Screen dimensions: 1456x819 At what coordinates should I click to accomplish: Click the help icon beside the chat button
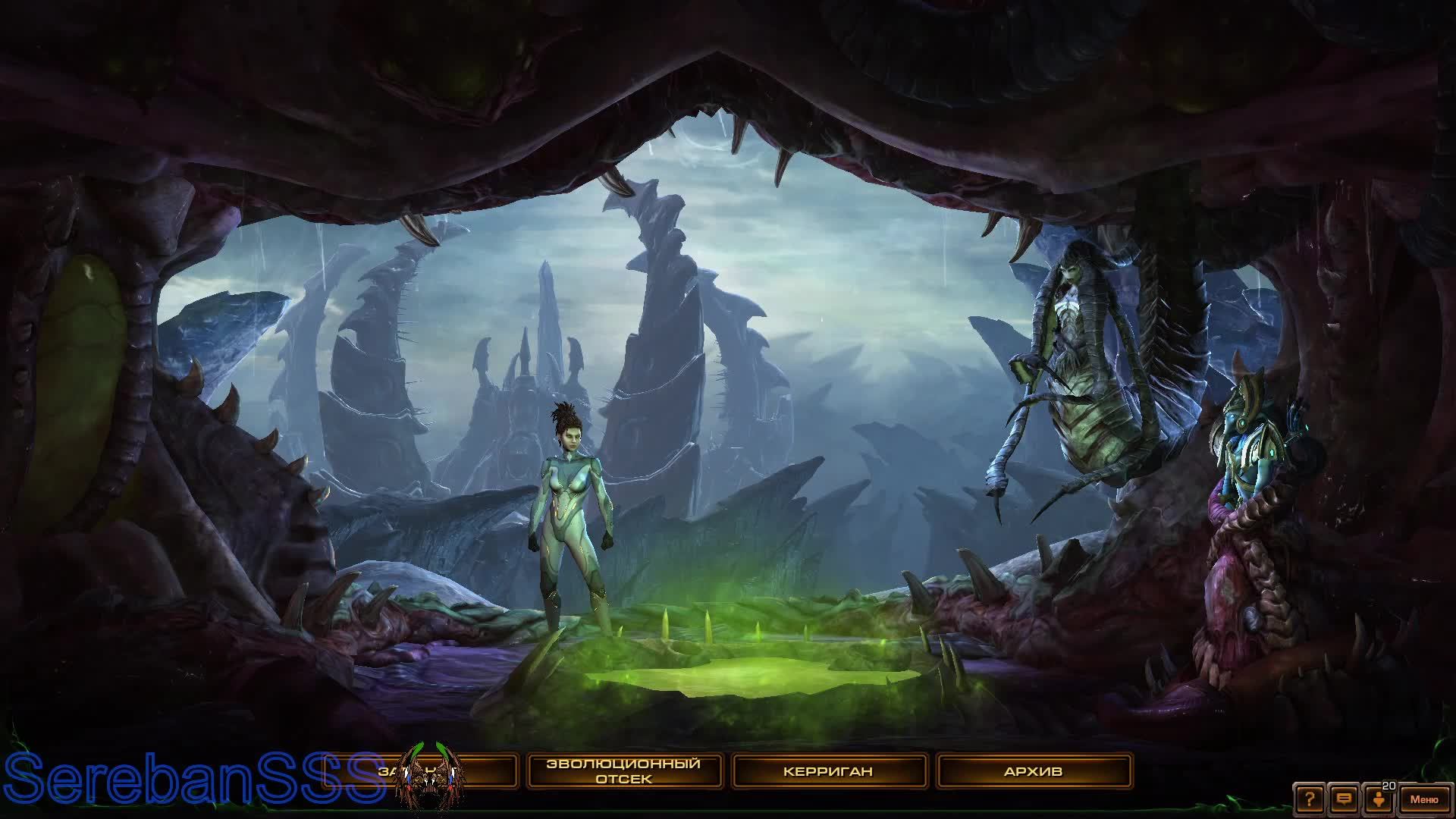pos(1310,799)
